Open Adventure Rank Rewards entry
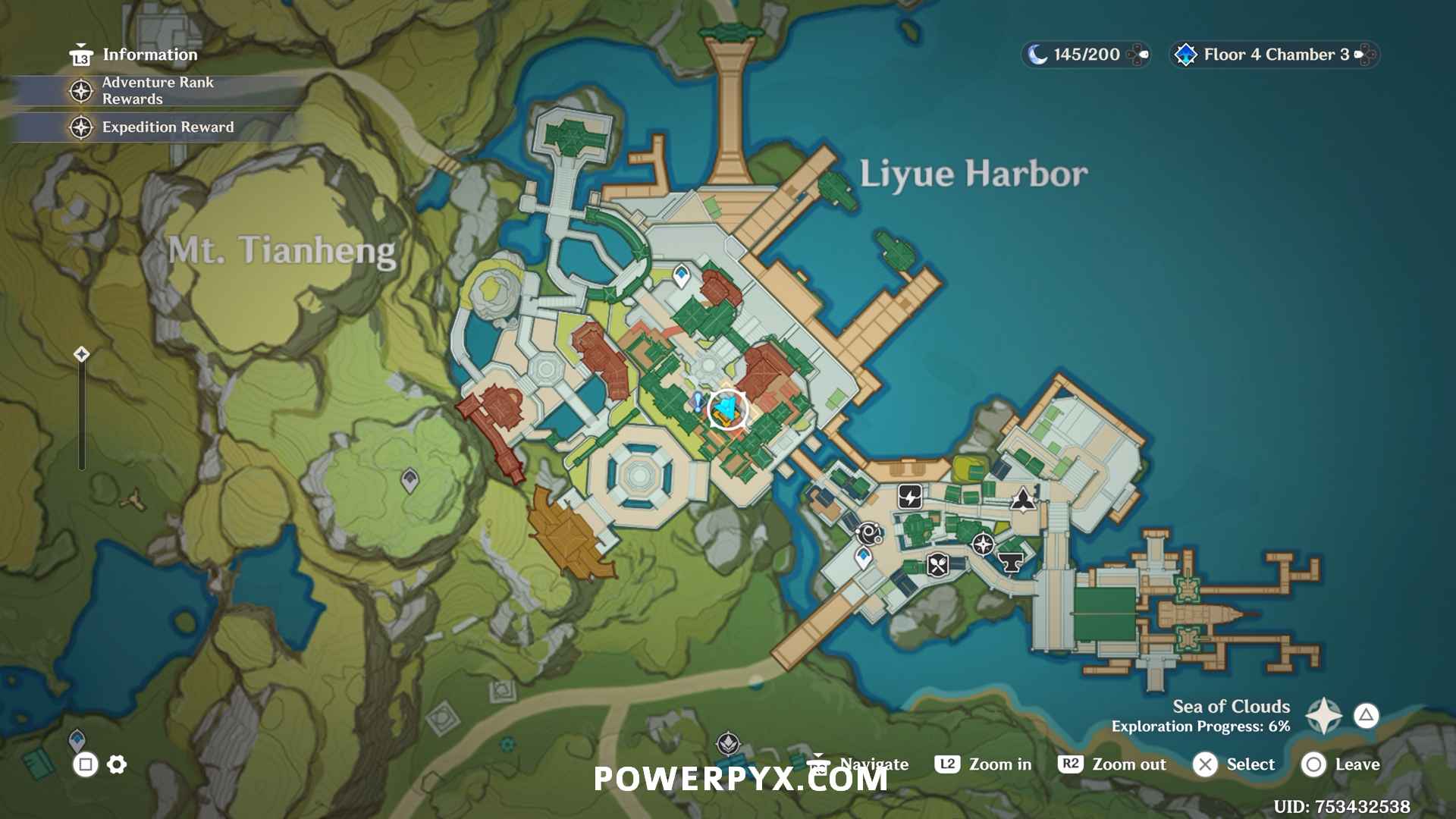Viewport: 1456px width, 819px height. pyautogui.click(x=157, y=90)
